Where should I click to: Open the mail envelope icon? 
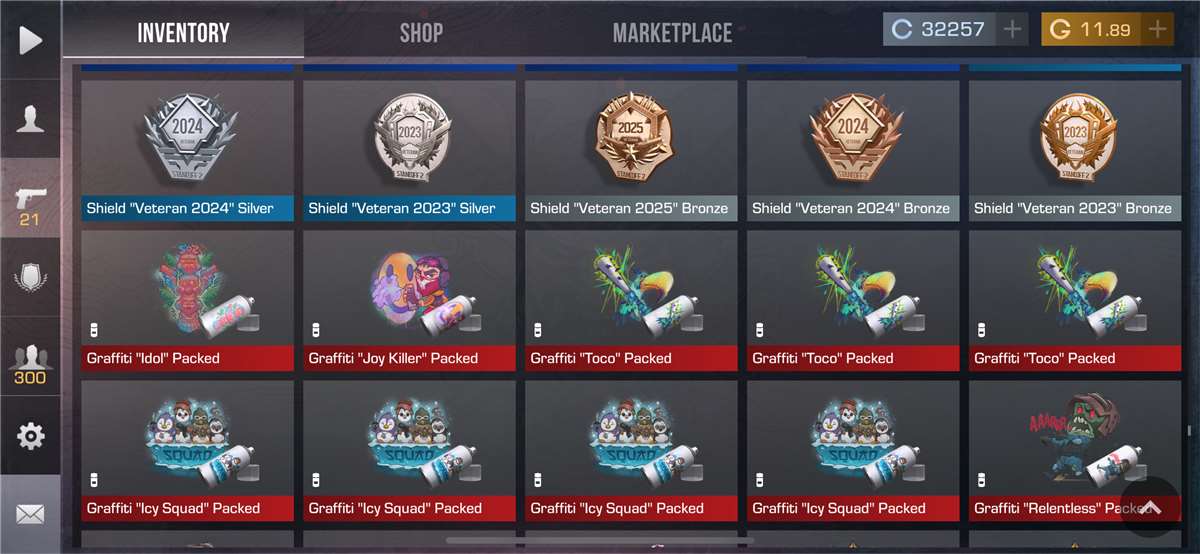tap(30, 514)
